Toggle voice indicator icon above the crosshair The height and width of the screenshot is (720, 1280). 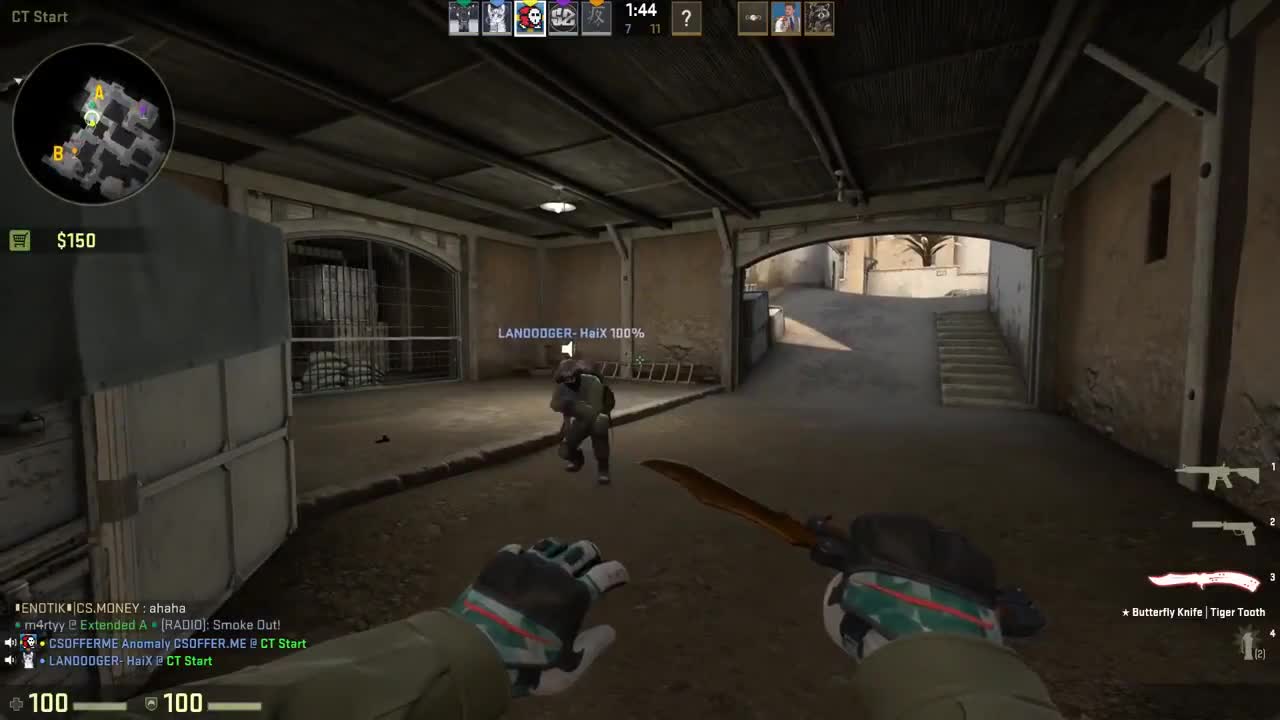(x=568, y=349)
